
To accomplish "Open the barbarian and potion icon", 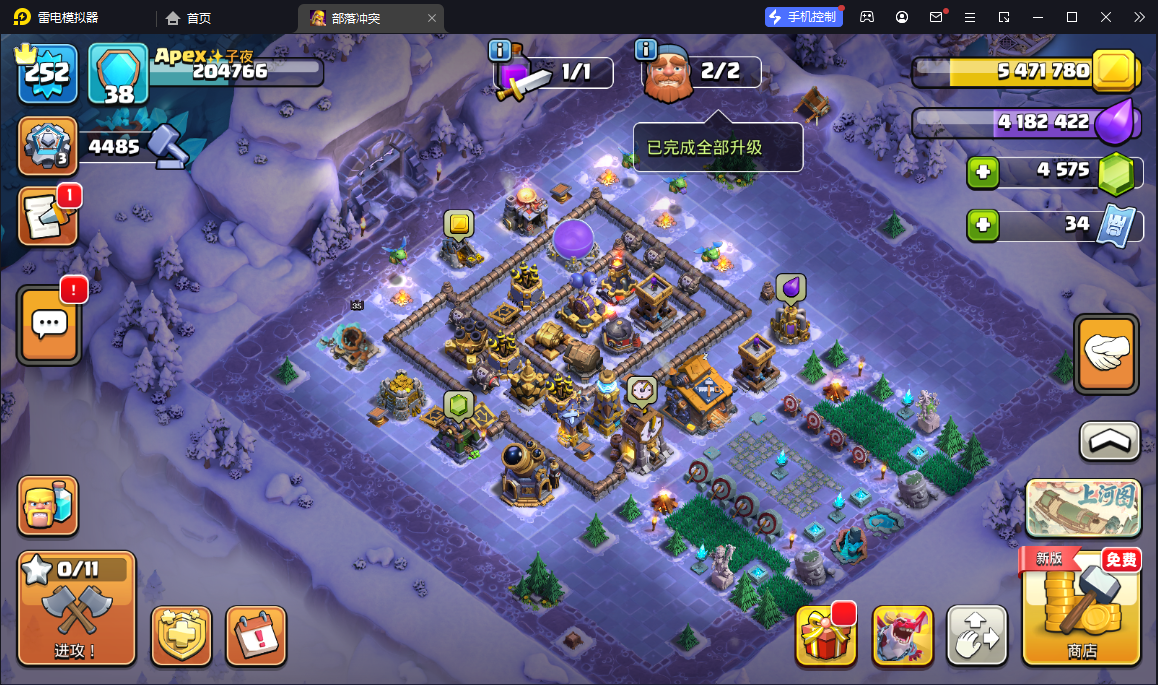I will (48, 506).
